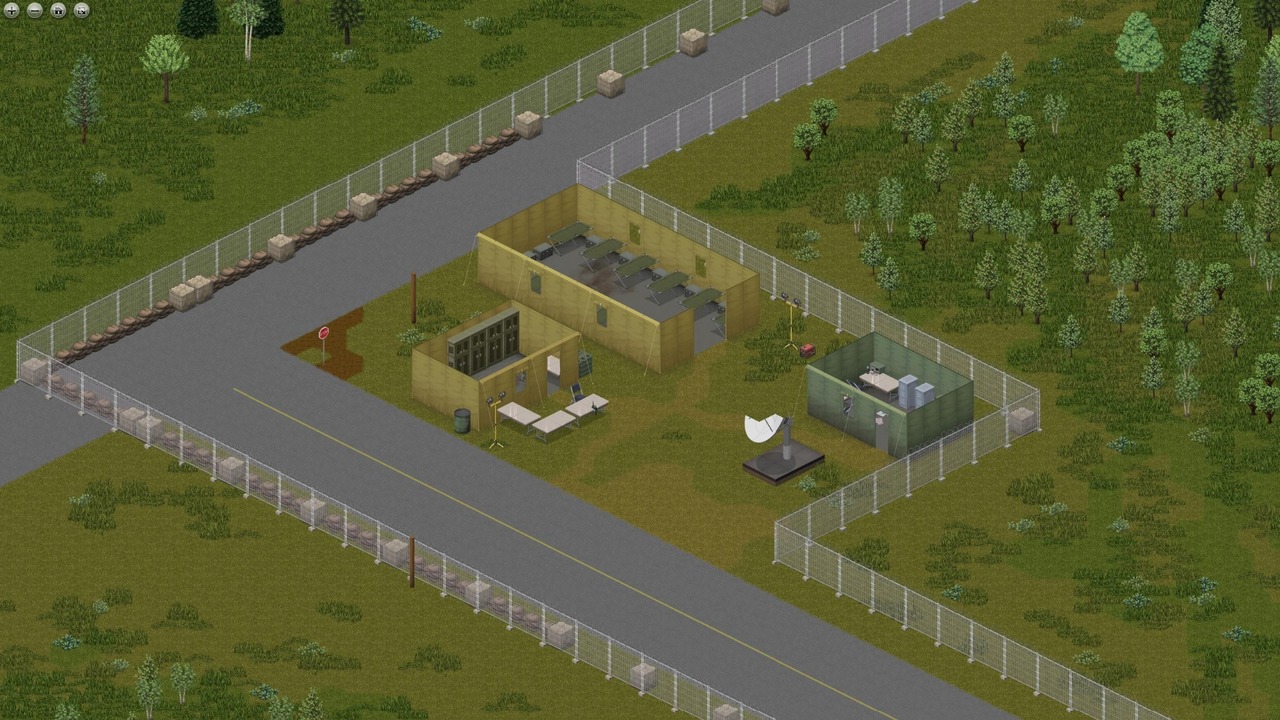
Task: Click the metal cabinet in the green shack
Action: pos(908,391)
